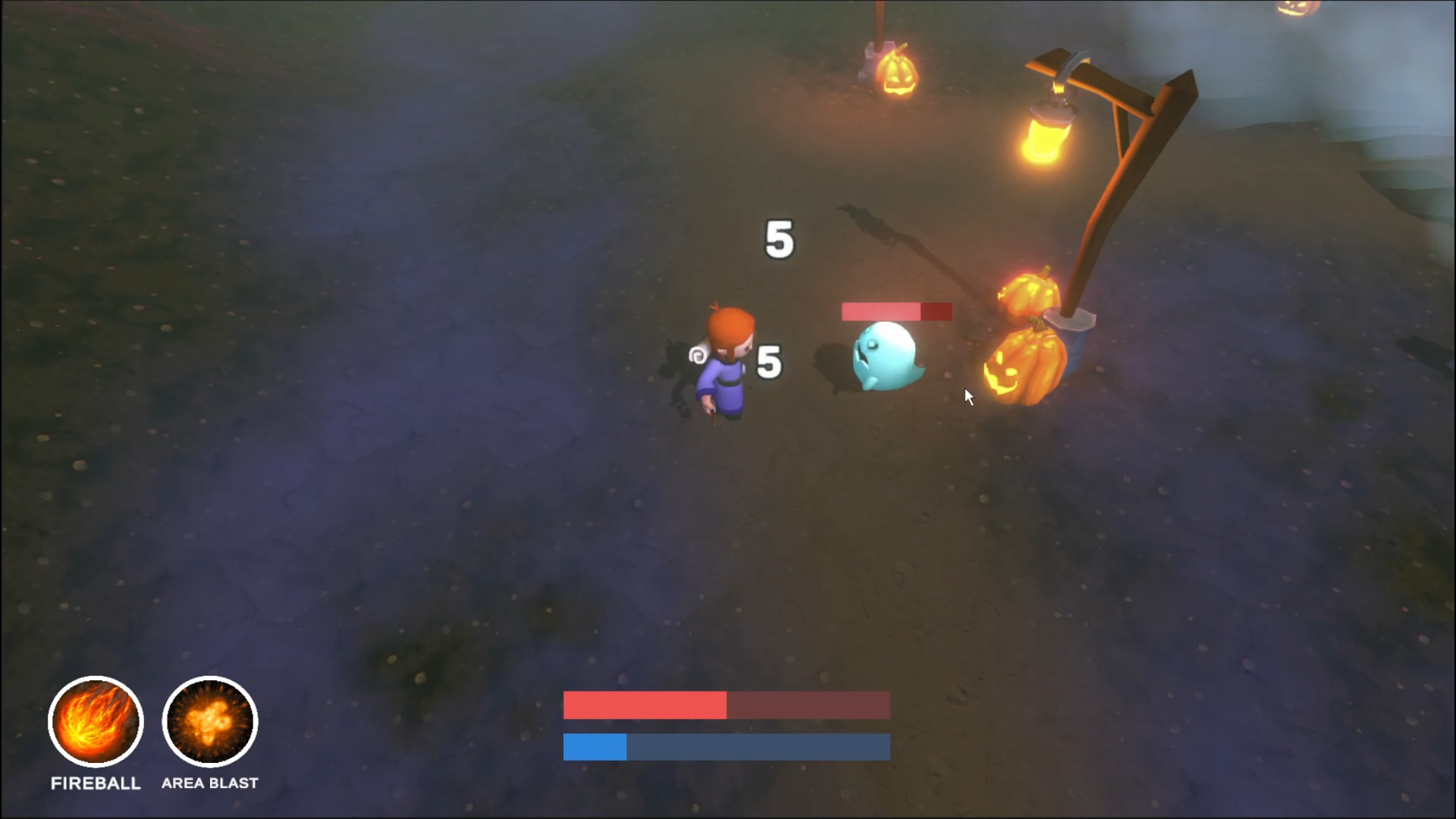The height and width of the screenshot is (819, 1456).
Task: Activate the Fireball ability icon
Action: pos(96,721)
